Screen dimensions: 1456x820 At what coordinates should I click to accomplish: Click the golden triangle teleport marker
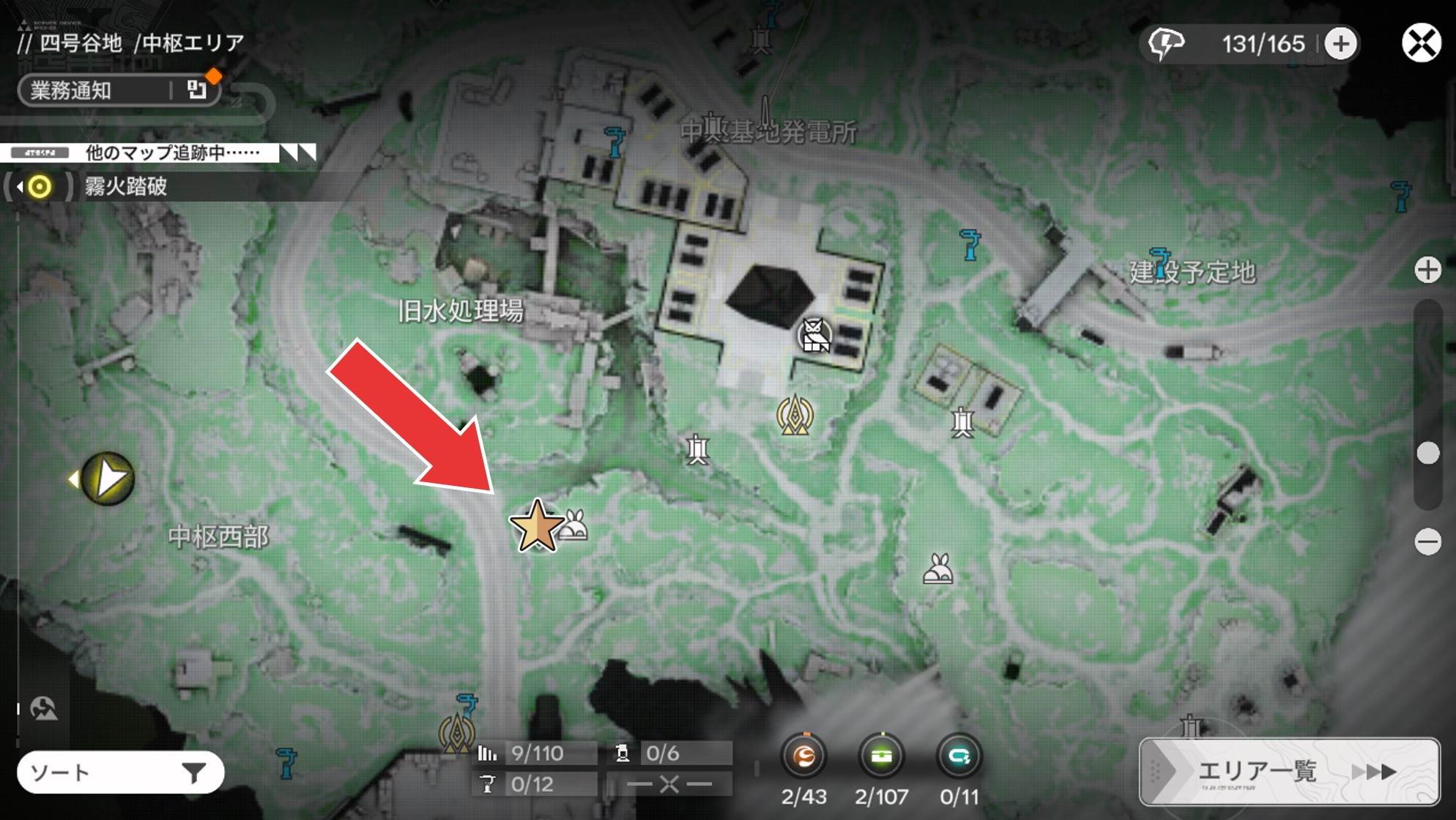coord(795,415)
